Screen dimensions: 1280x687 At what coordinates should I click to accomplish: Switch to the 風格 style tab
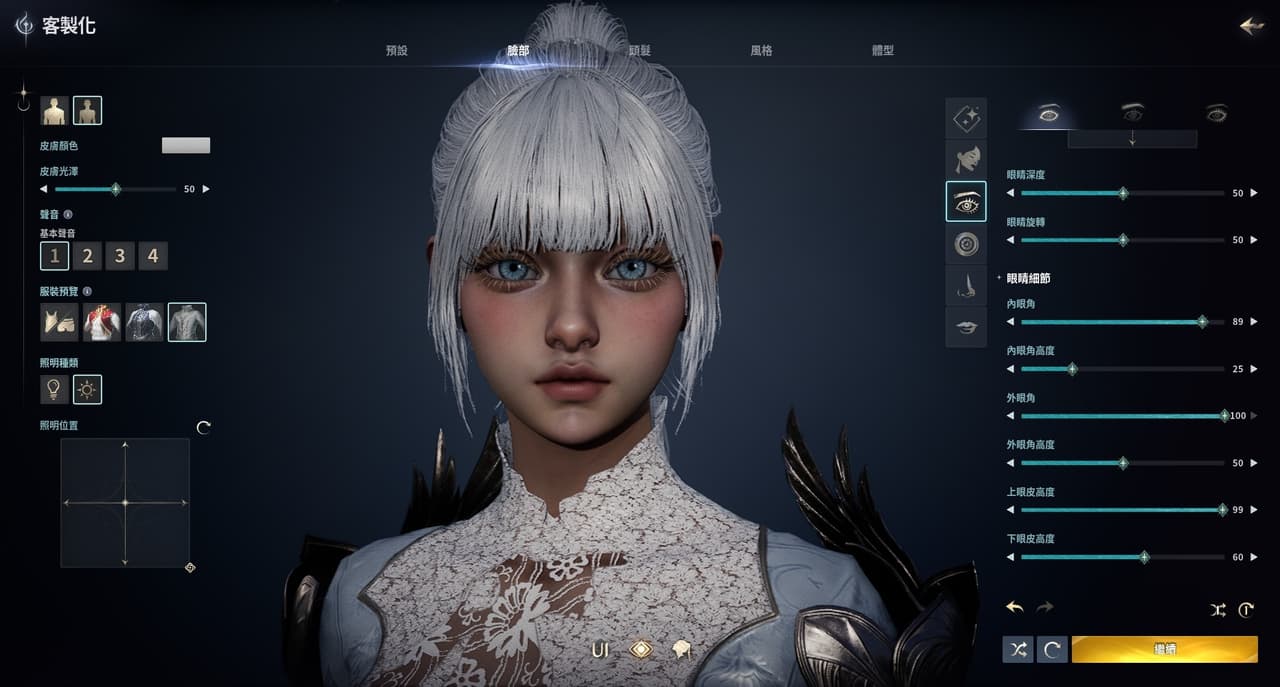[x=761, y=51]
